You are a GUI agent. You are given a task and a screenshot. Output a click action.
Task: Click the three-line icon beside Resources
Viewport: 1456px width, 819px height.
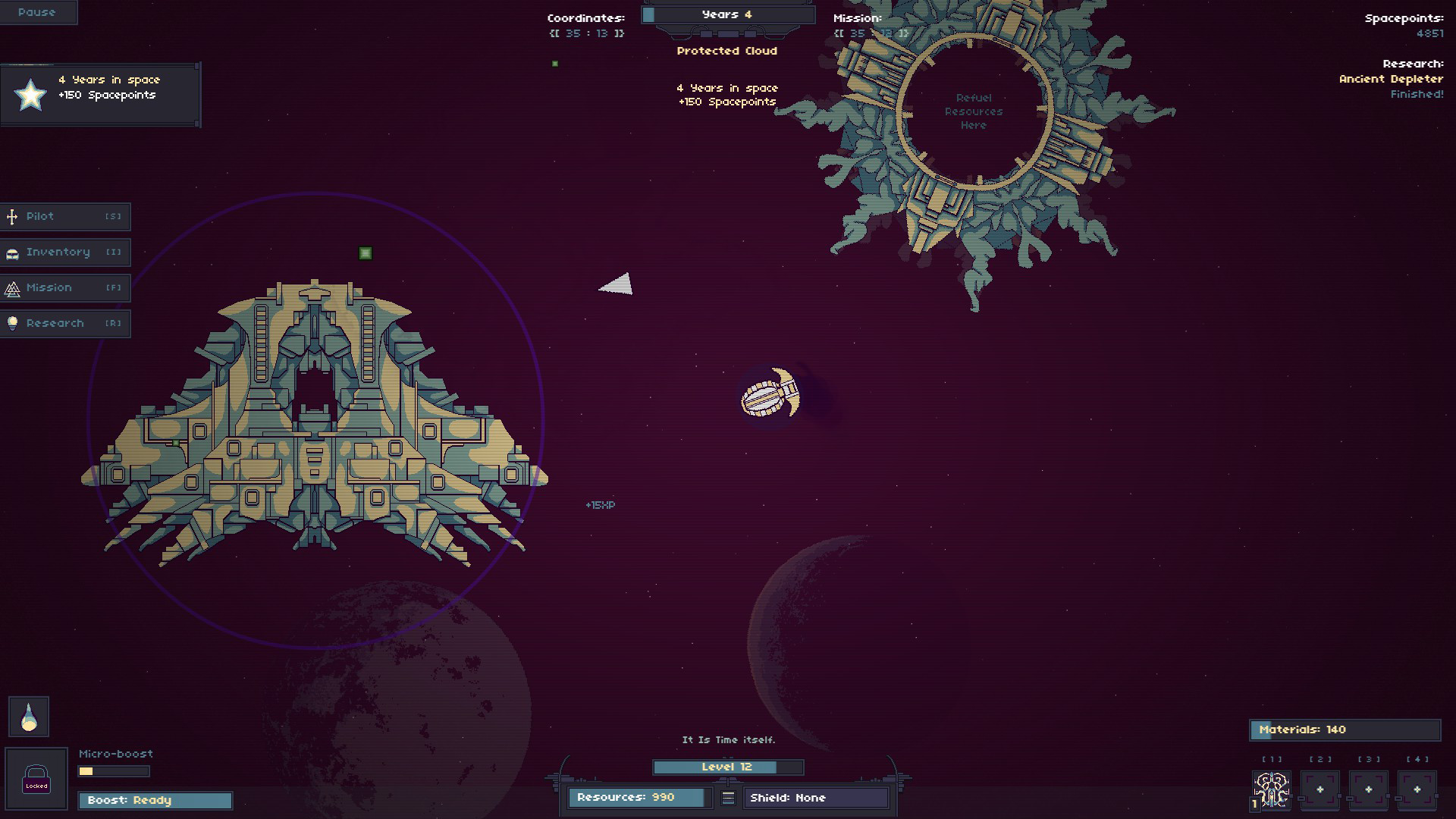(728, 798)
